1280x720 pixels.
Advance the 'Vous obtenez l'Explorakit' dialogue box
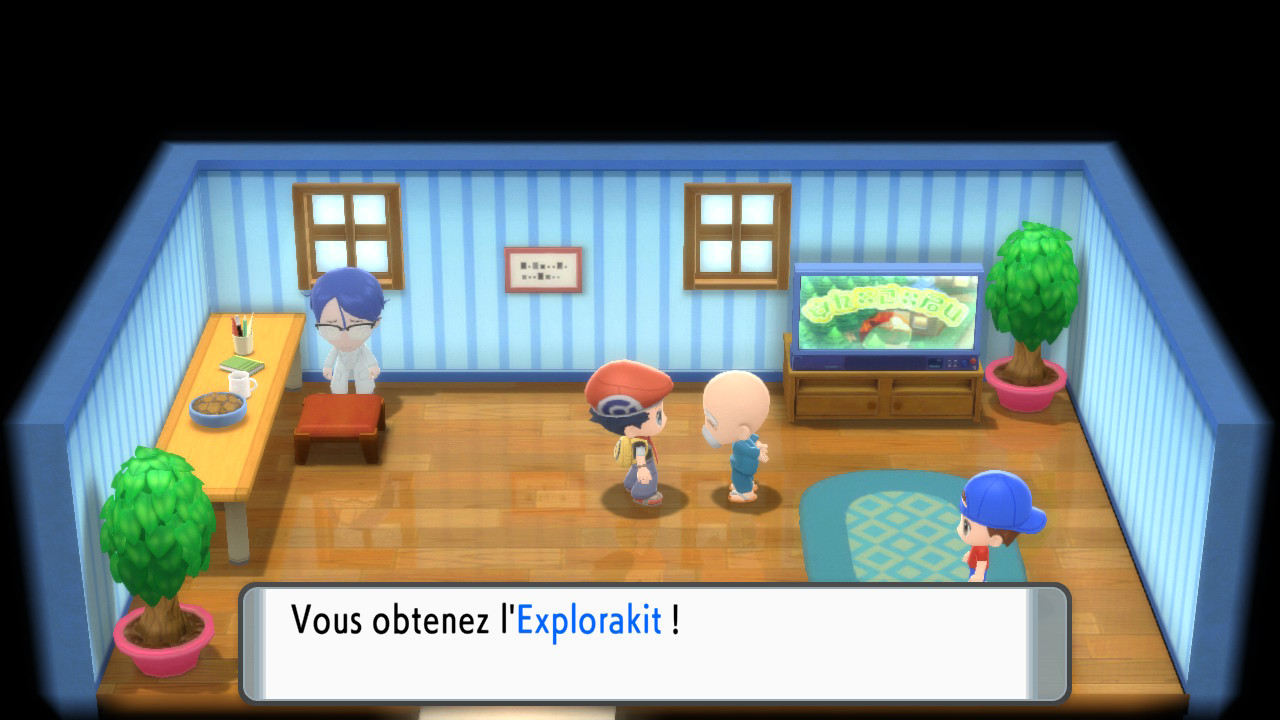[x=654, y=642]
